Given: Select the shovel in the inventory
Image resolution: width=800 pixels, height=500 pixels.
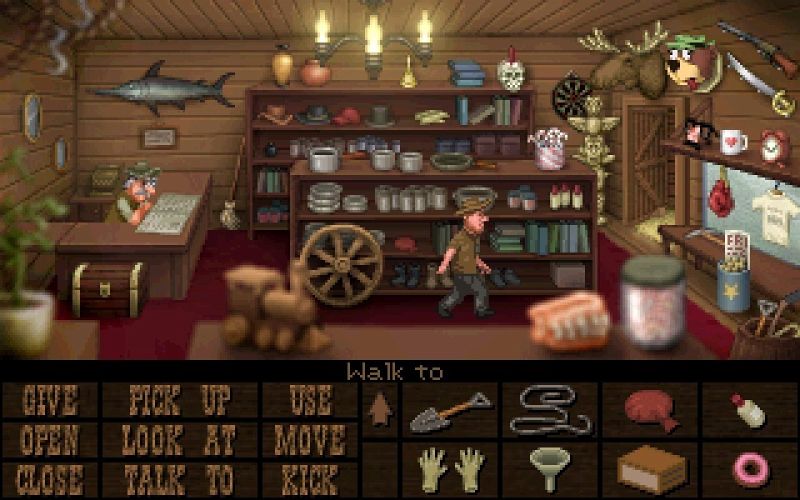Looking at the screenshot, I should point(448,409).
